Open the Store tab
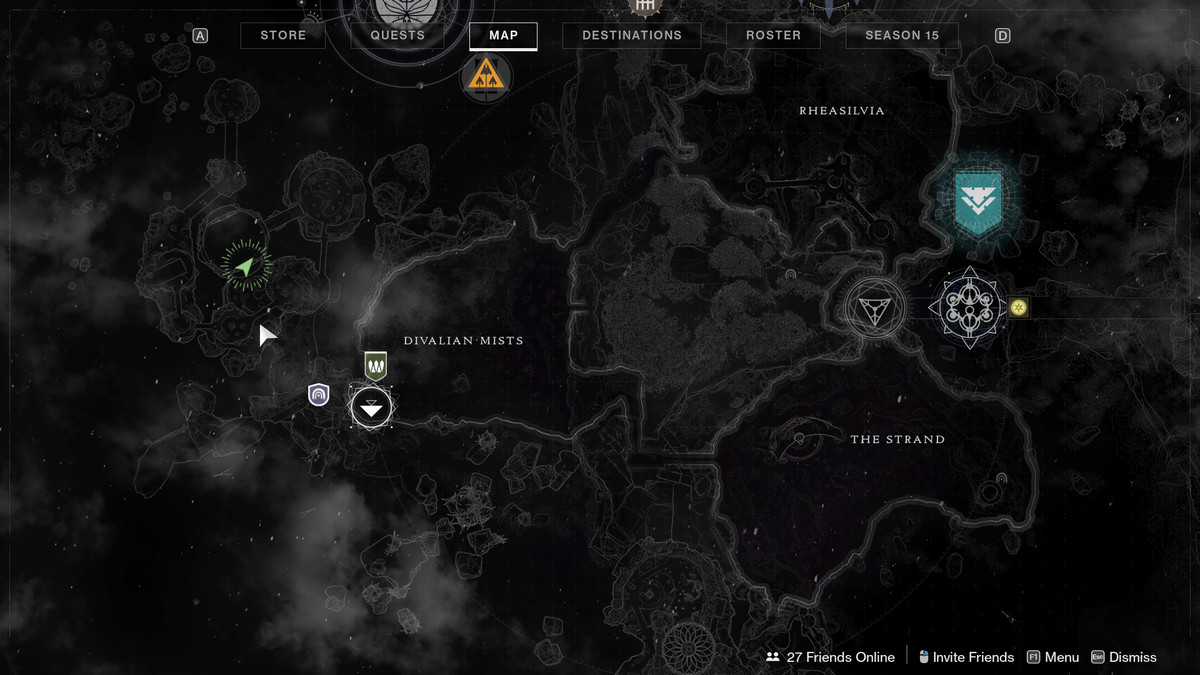 click(283, 36)
